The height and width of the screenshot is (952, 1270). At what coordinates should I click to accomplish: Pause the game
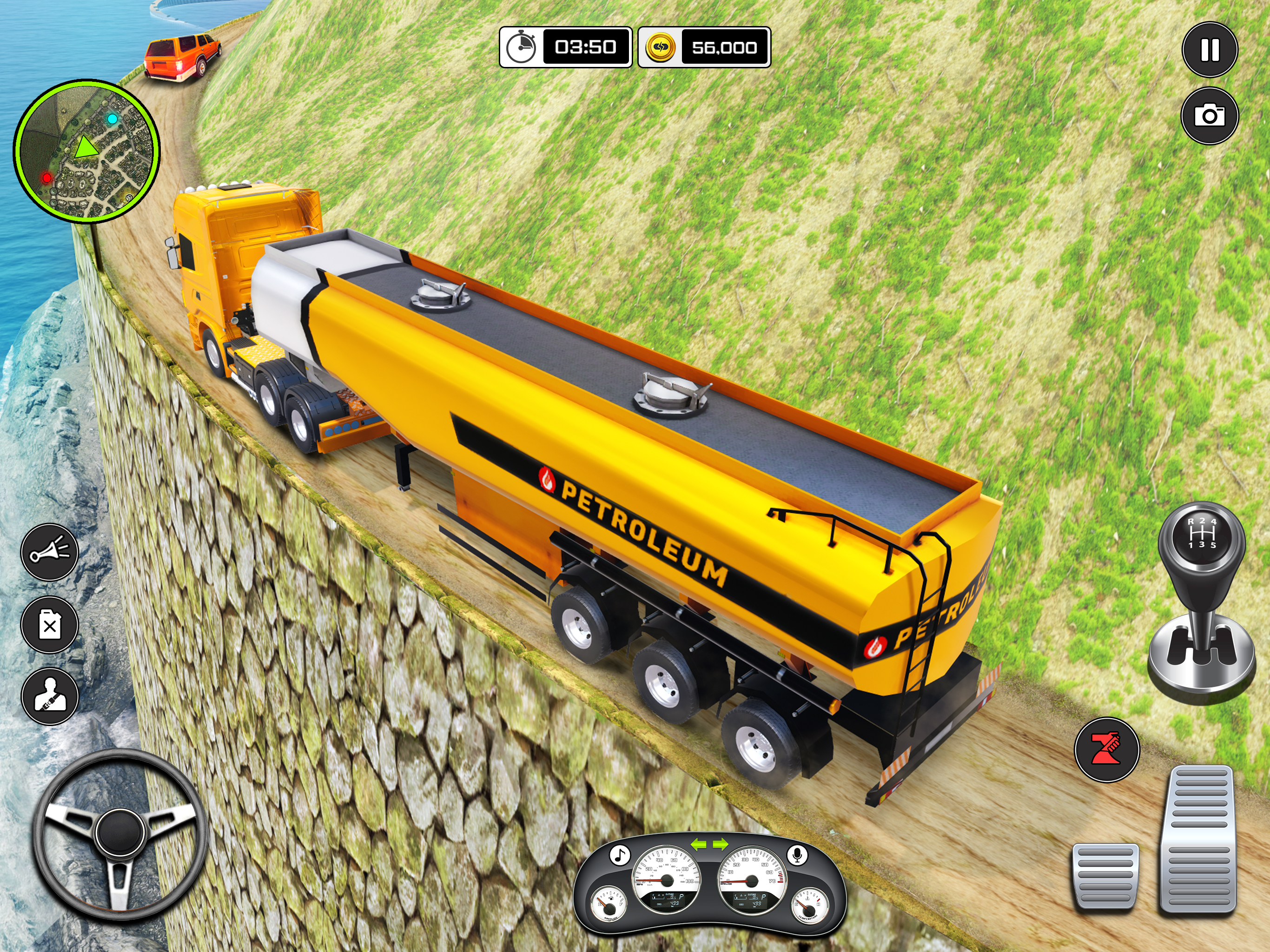(1210, 50)
